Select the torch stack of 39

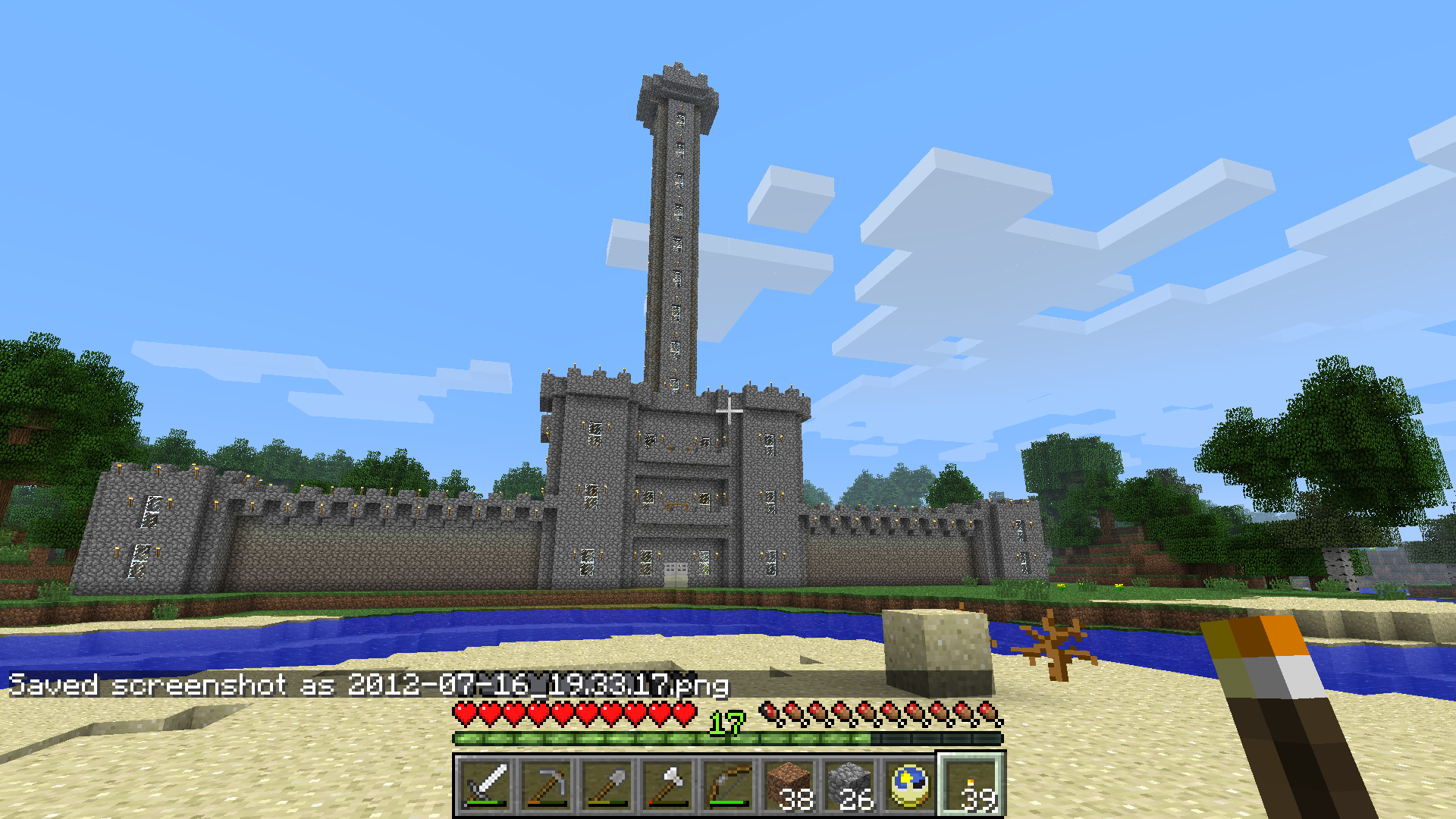971,786
